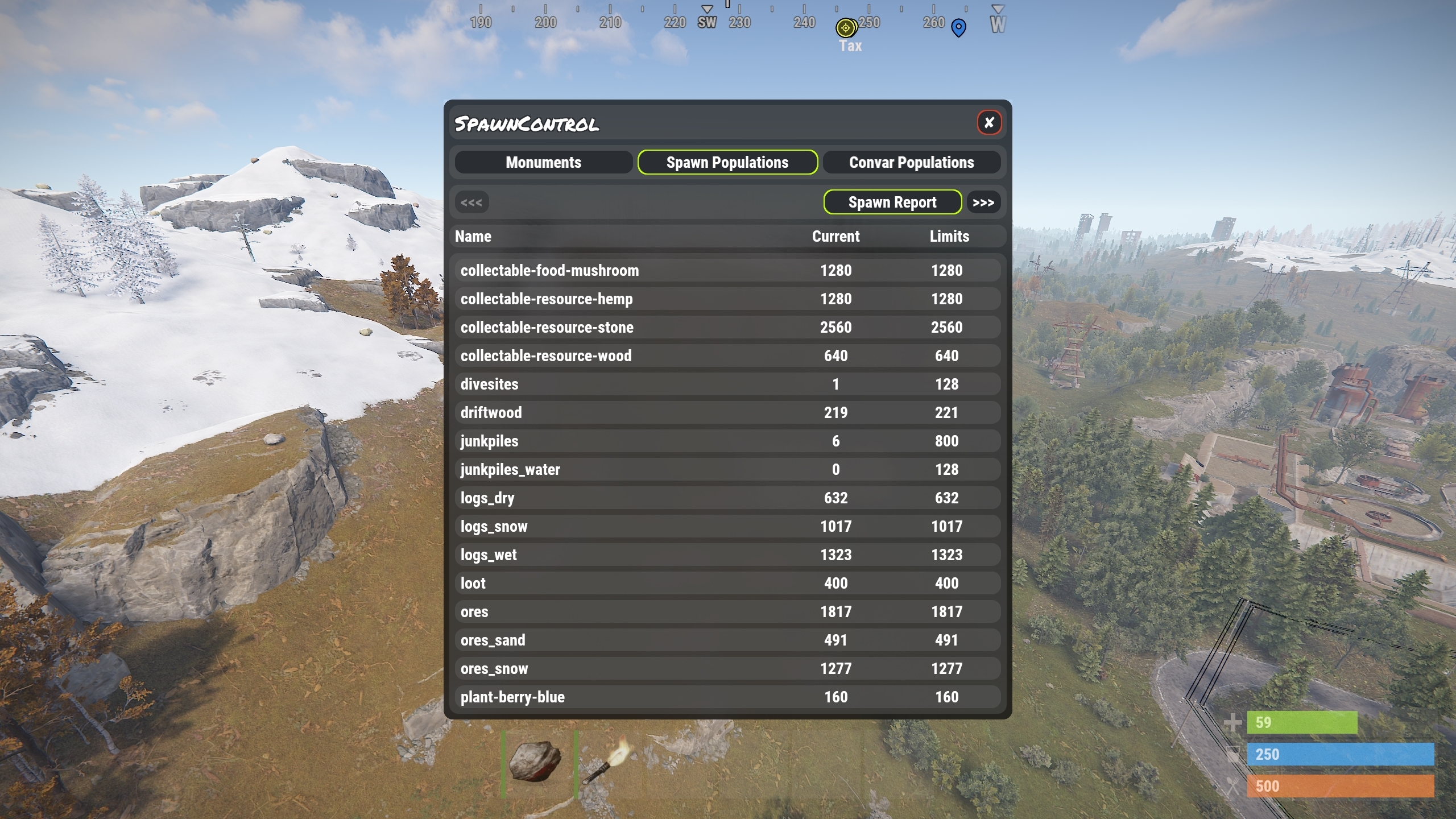Go back a page with <<<
1456x819 pixels.
(471, 202)
